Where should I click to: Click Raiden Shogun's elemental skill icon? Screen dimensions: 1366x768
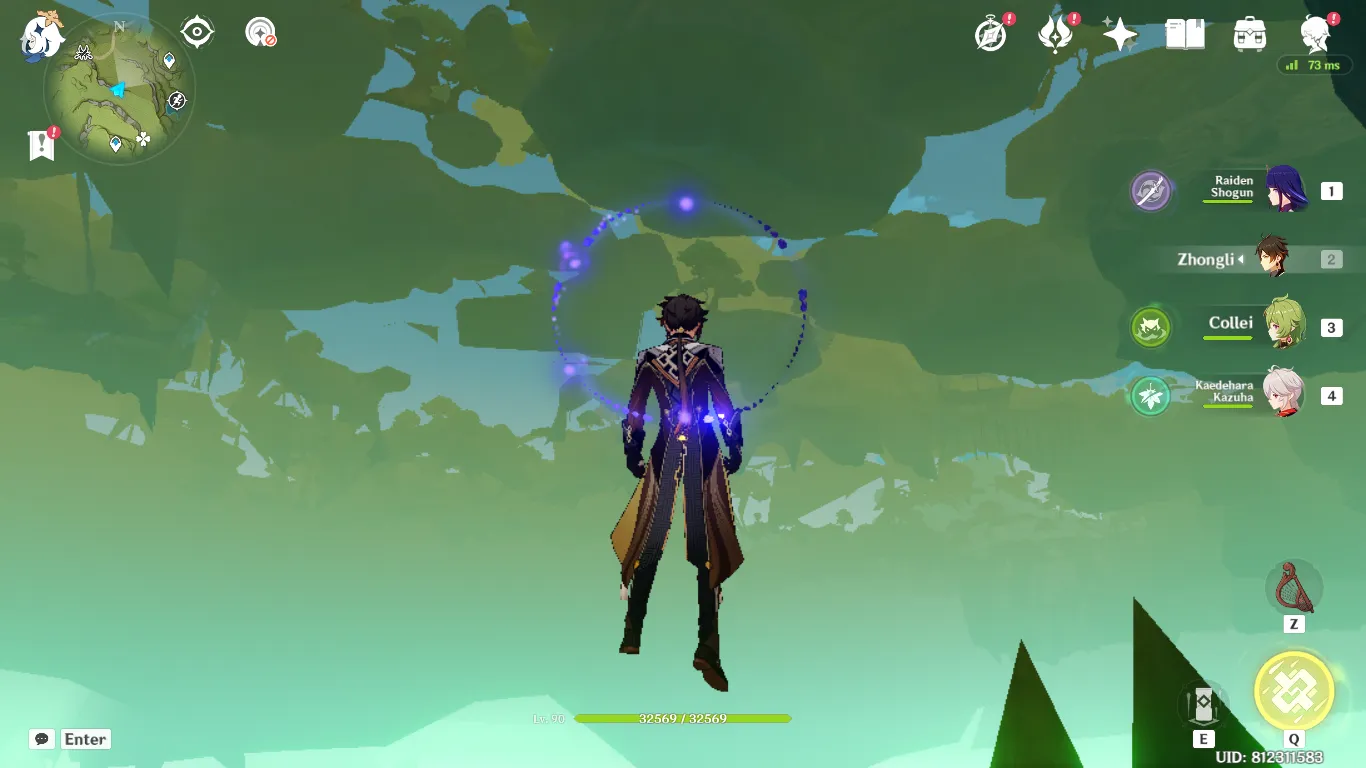(x=1148, y=191)
